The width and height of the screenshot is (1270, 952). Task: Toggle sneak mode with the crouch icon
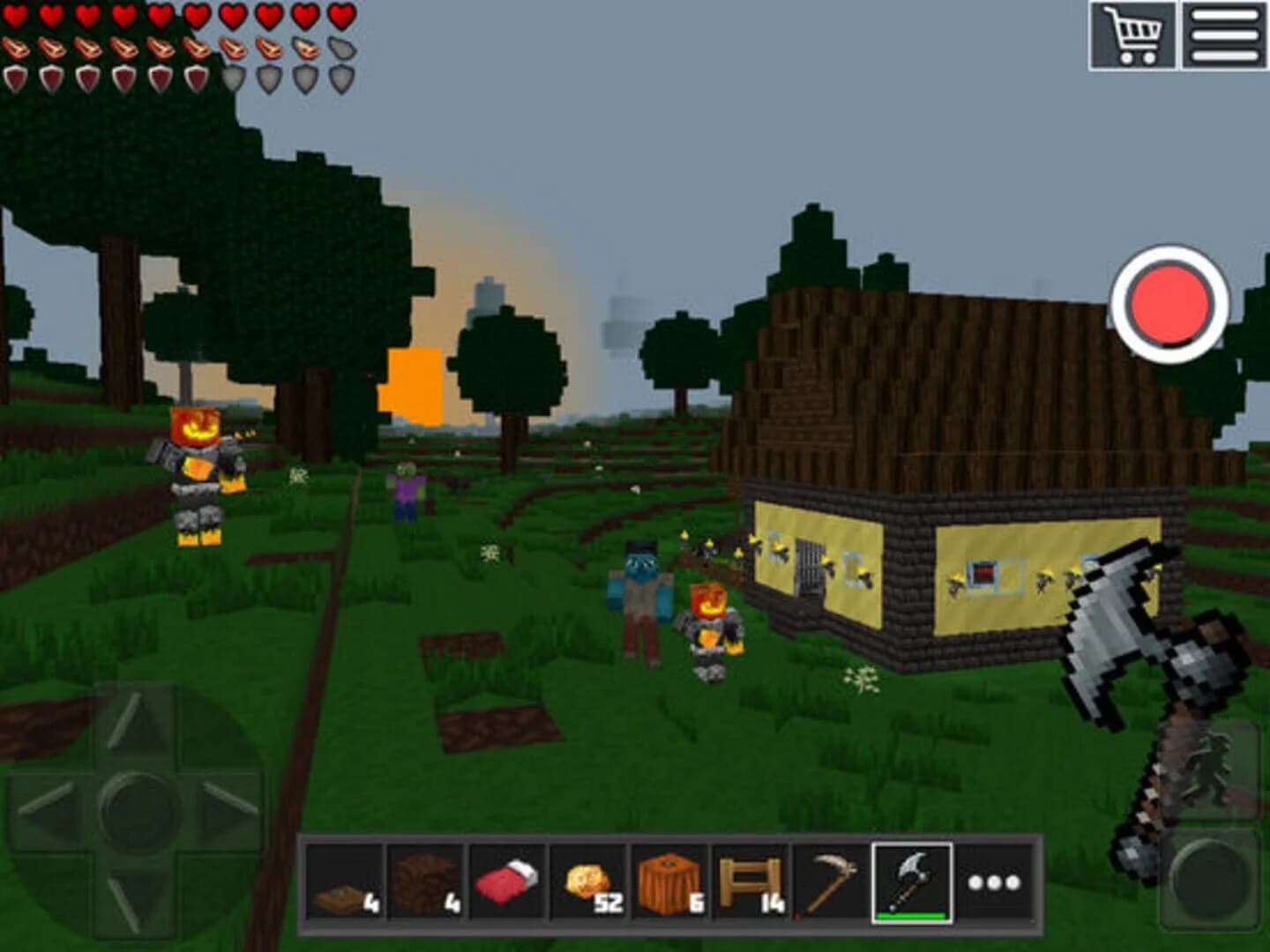pos(1211,765)
